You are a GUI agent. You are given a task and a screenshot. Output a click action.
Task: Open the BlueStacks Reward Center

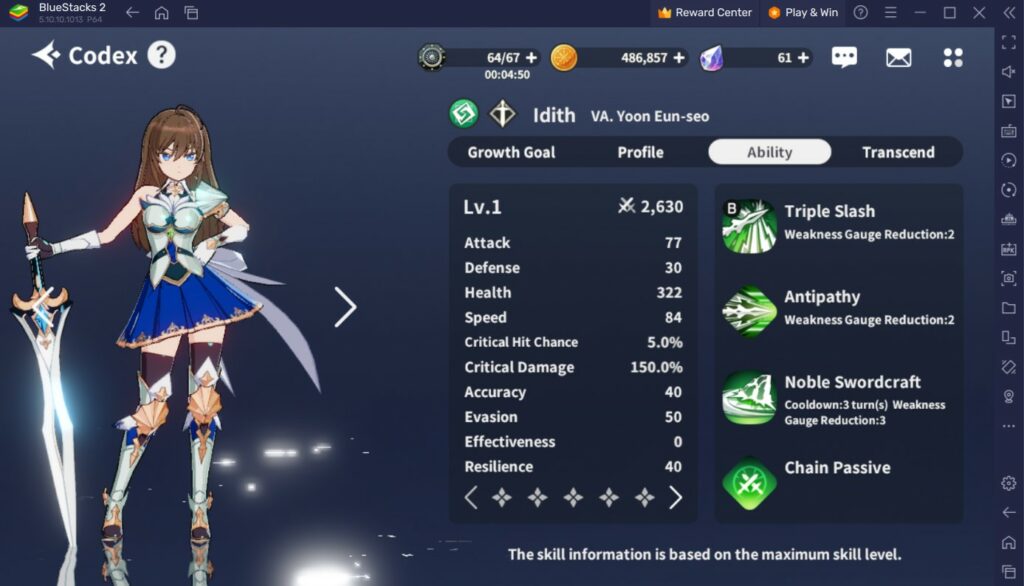click(x=704, y=12)
